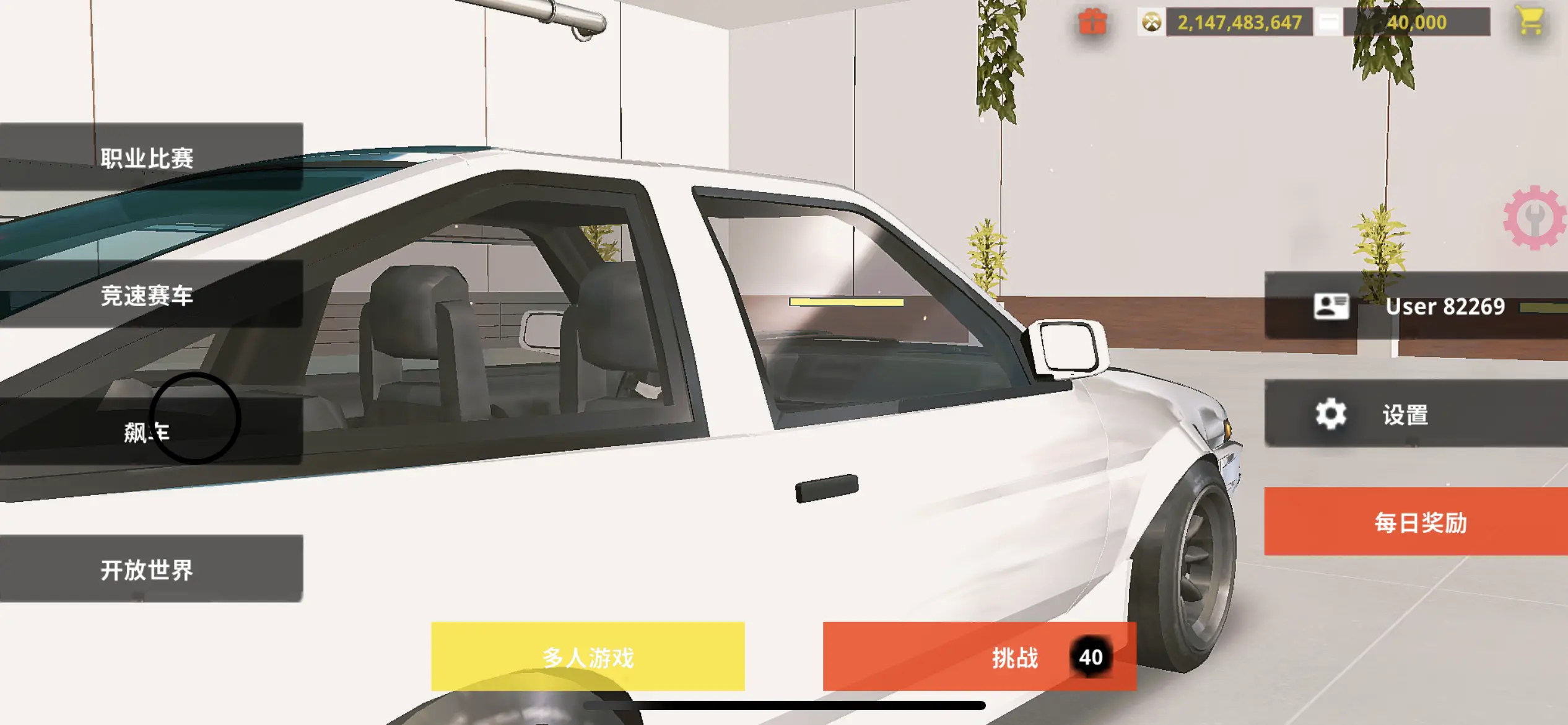
Task: Enter the 开放世界 open world
Action: [149, 569]
